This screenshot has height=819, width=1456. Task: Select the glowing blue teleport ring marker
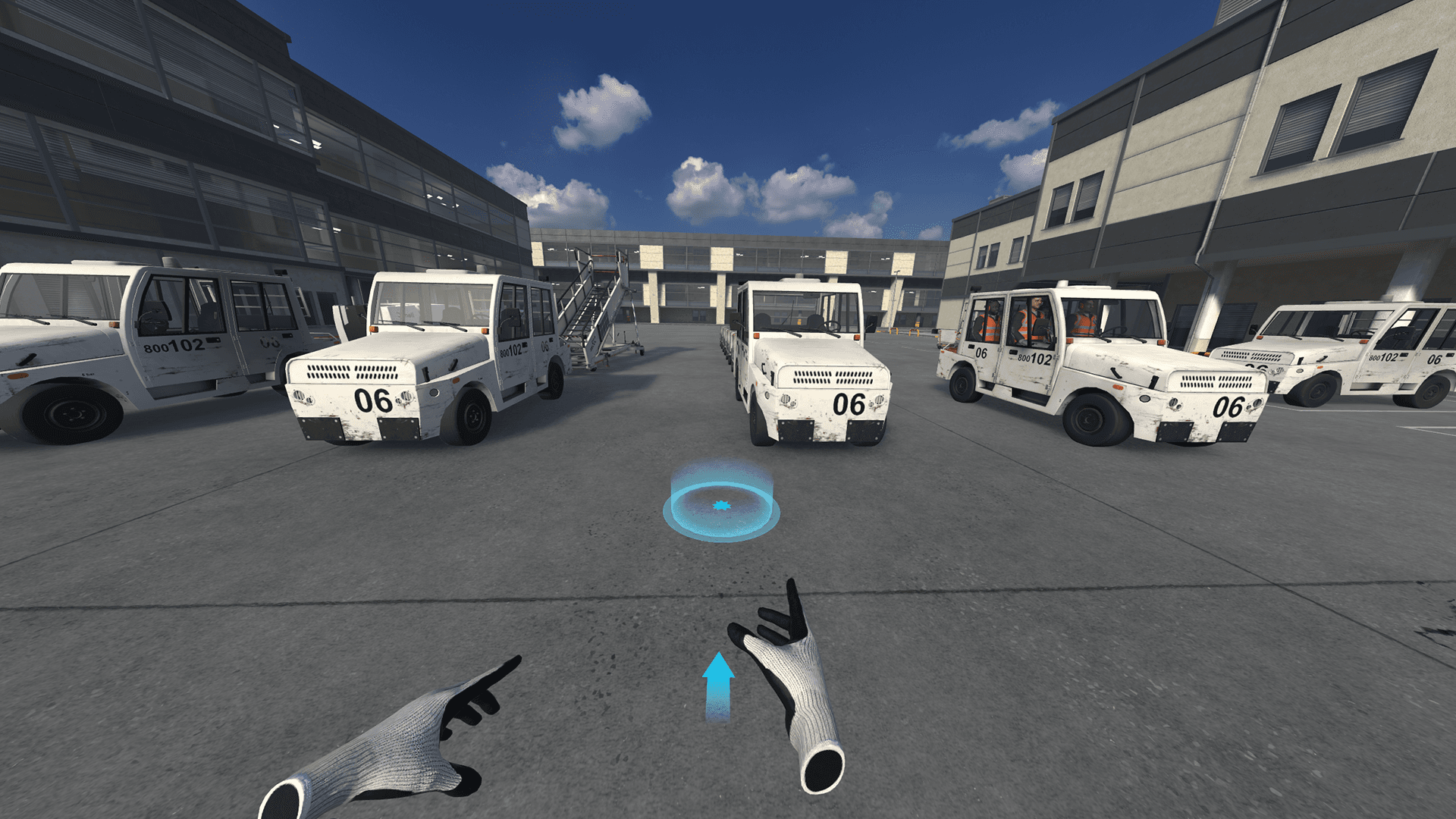pyautogui.click(x=720, y=506)
